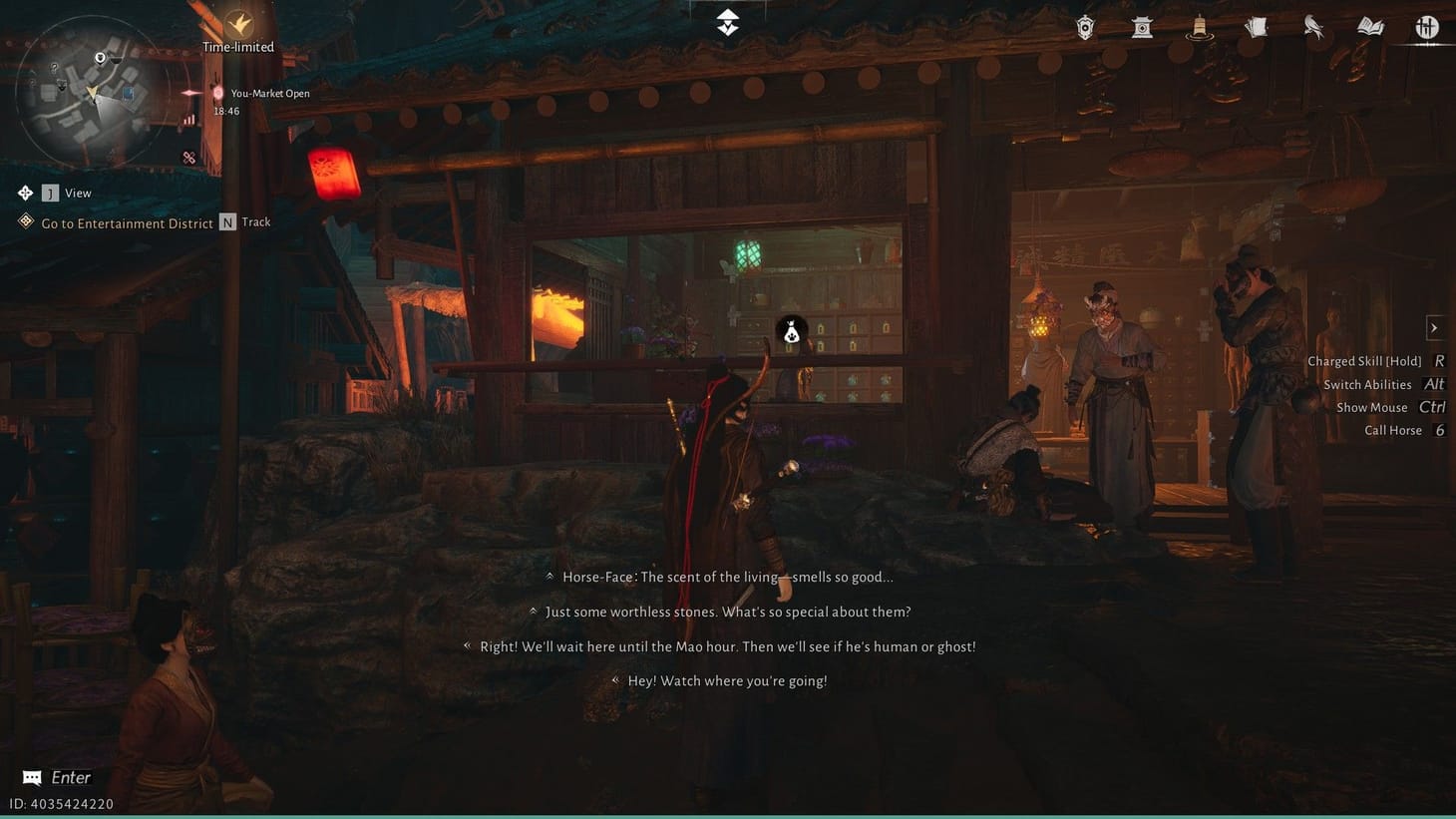Select the swallow bird menu icon

point(1313,27)
